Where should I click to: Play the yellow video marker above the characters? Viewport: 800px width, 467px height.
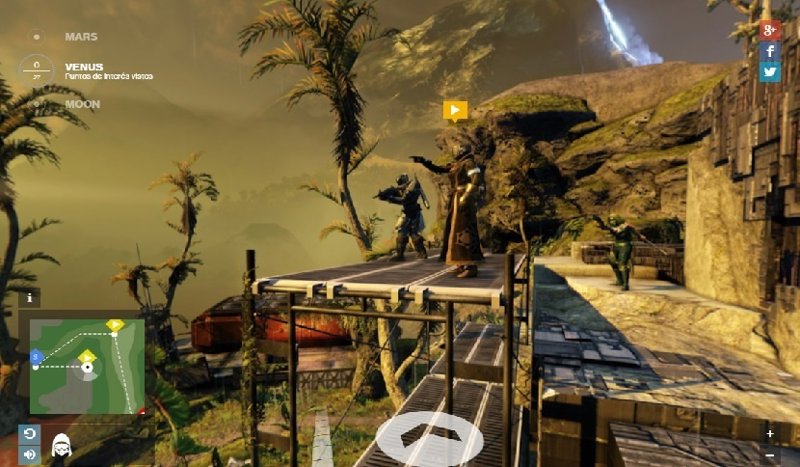(x=455, y=110)
